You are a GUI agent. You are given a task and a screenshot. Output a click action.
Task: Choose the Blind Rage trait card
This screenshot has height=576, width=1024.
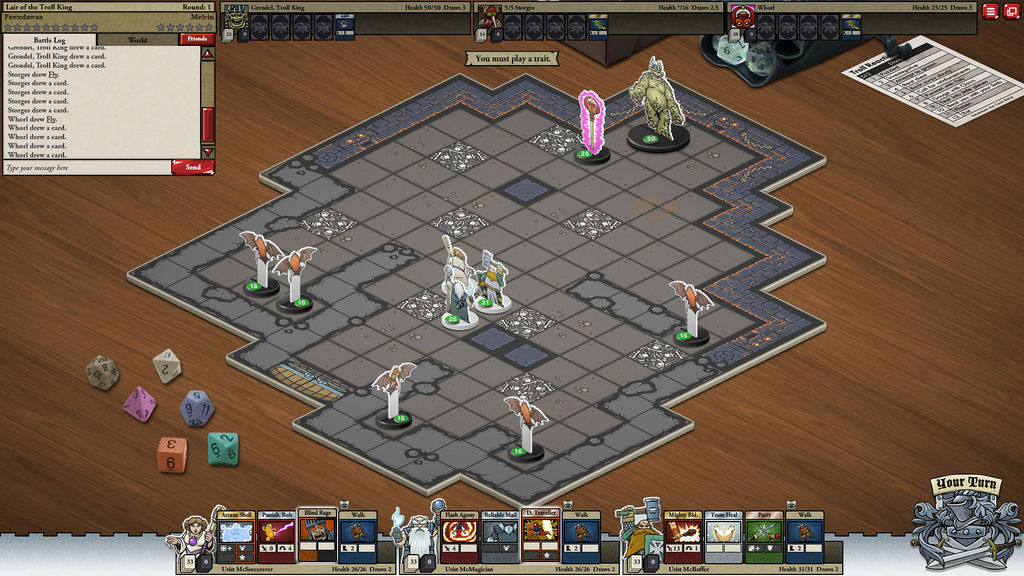point(315,537)
